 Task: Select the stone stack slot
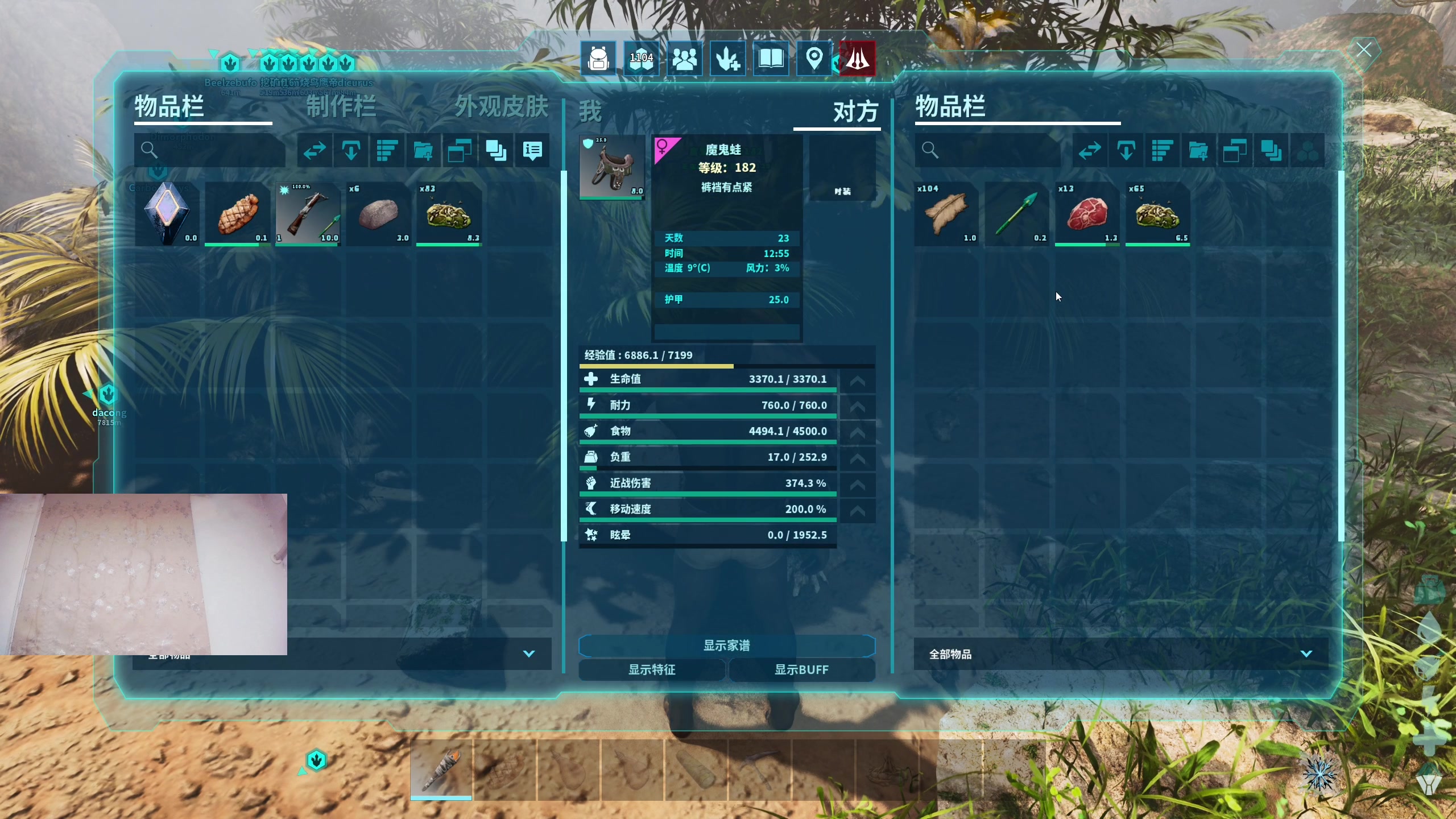point(379,214)
